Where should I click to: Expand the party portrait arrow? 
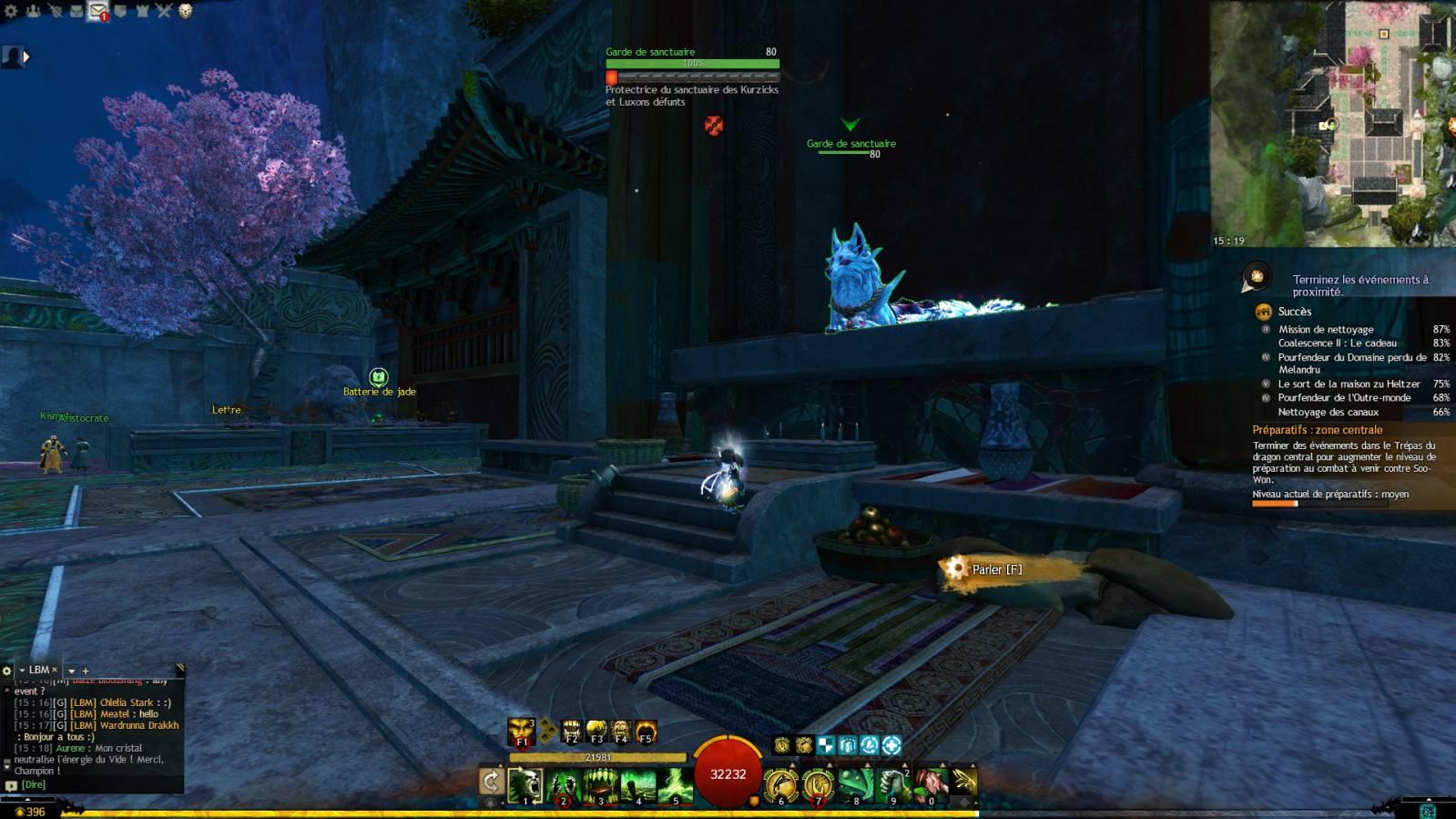(x=26, y=56)
